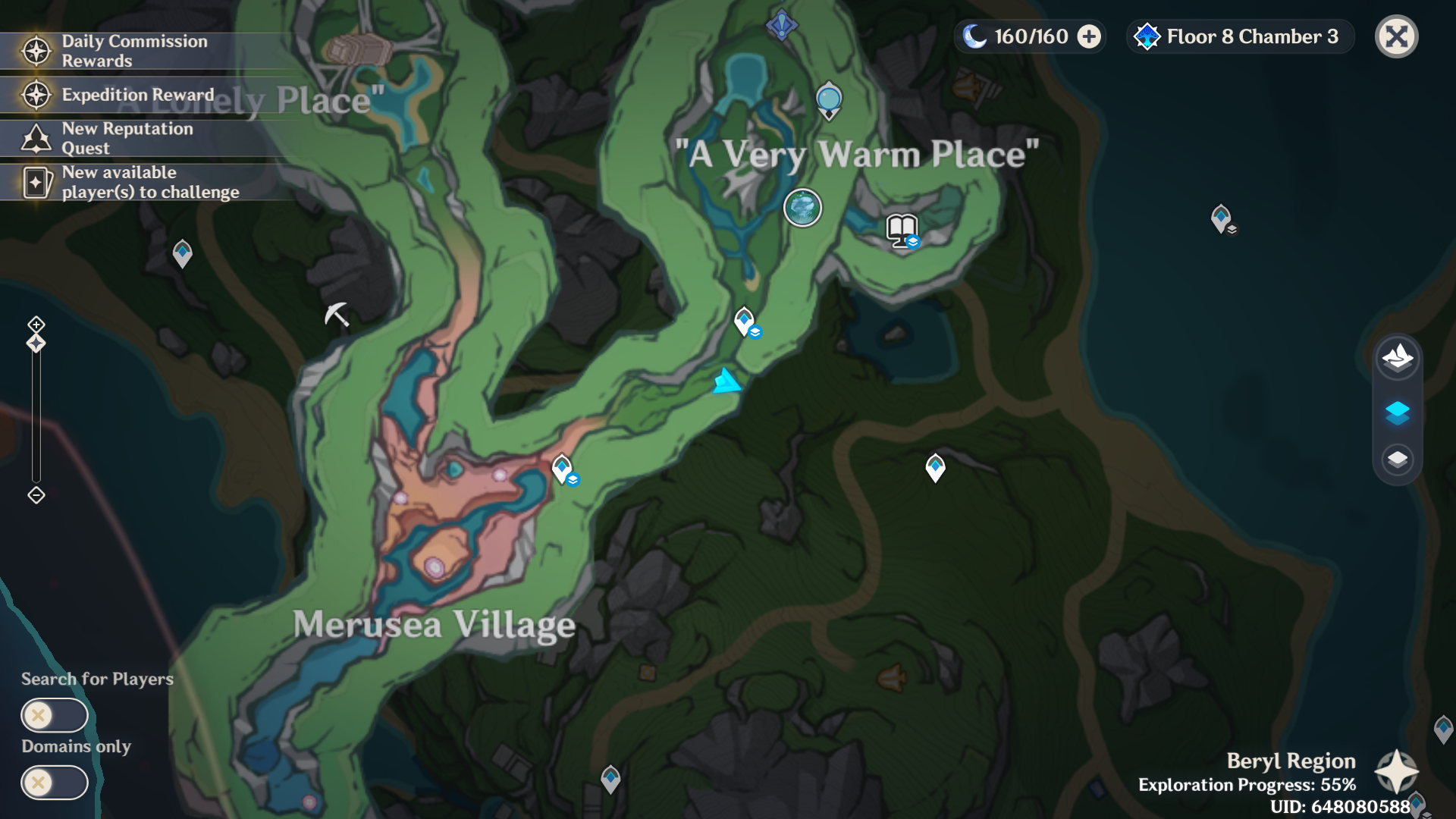Select the Expedition Reward notice

(x=136, y=95)
